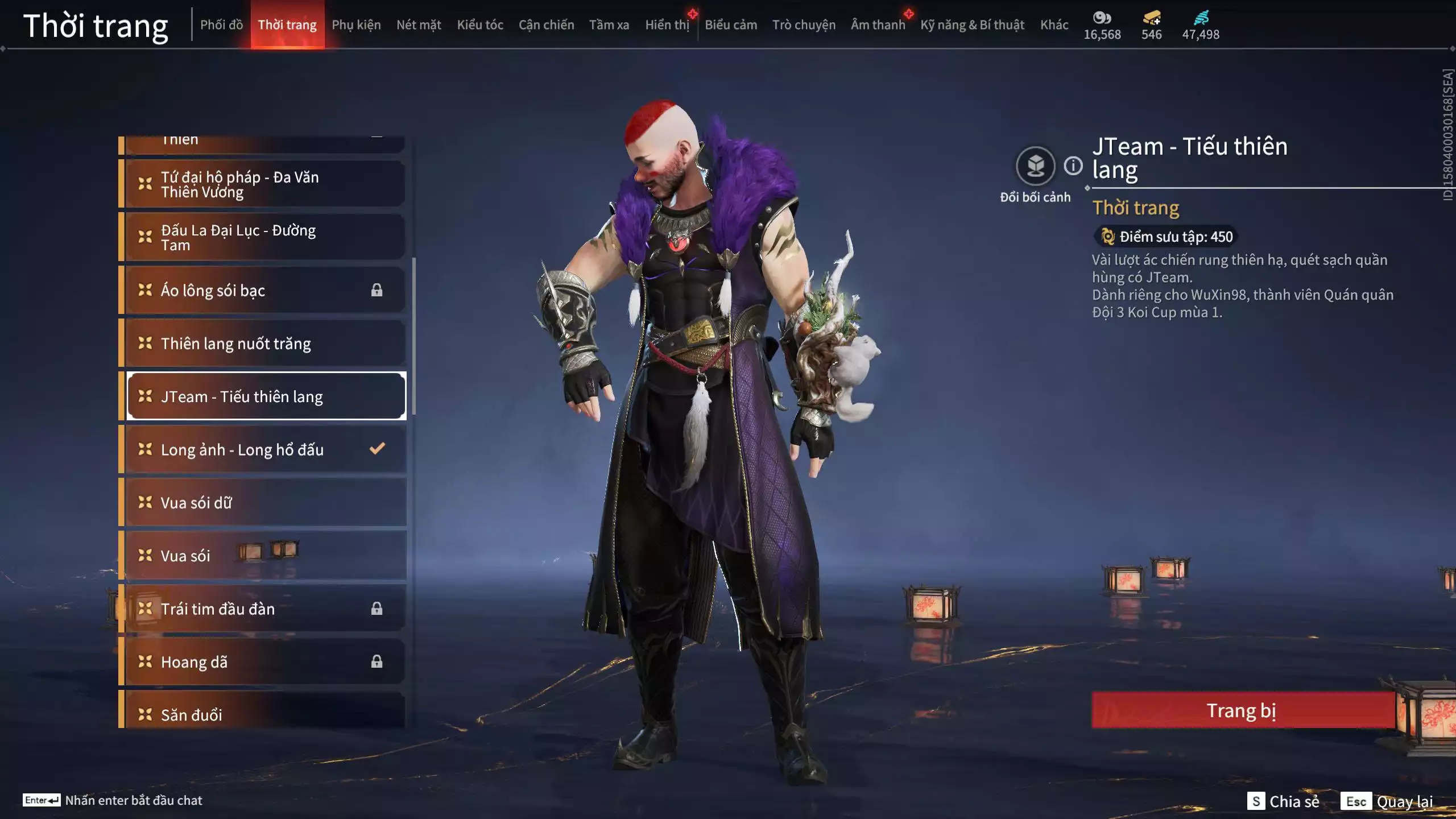Open the Biểu cảm category
Viewport: 1456px width, 819px height.
730,24
